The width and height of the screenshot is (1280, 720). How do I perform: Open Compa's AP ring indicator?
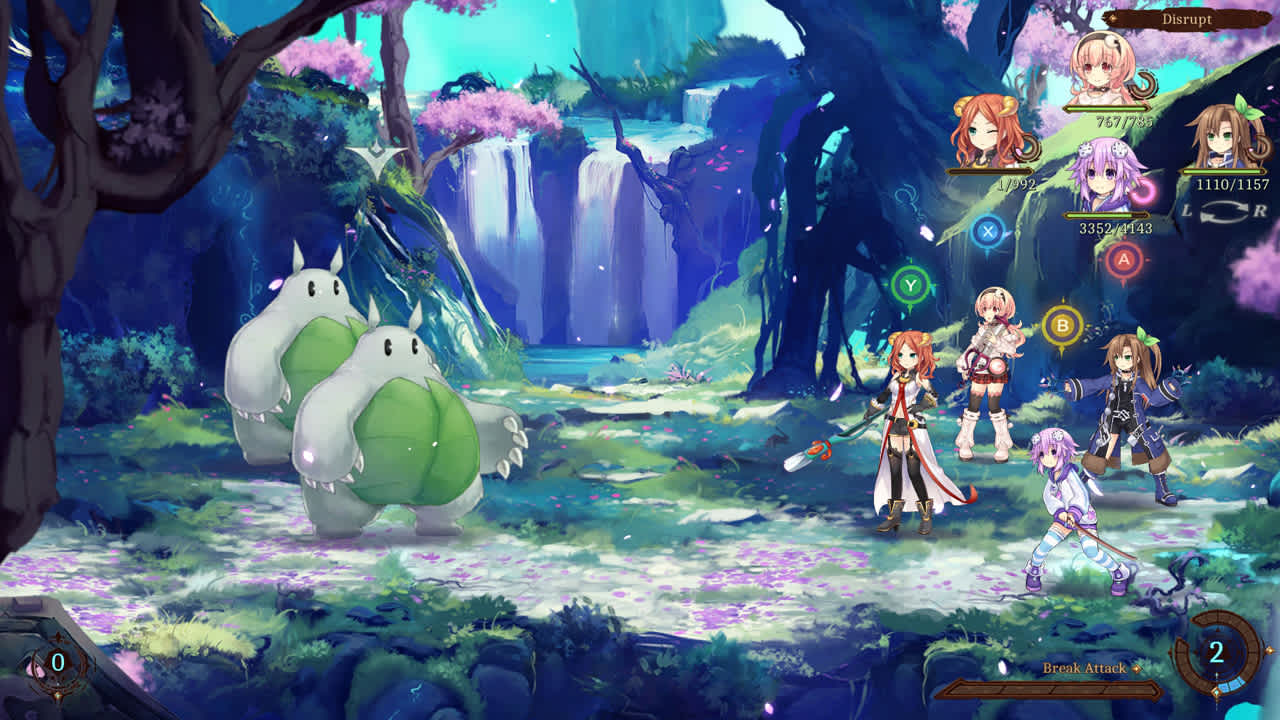(1145, 83)
